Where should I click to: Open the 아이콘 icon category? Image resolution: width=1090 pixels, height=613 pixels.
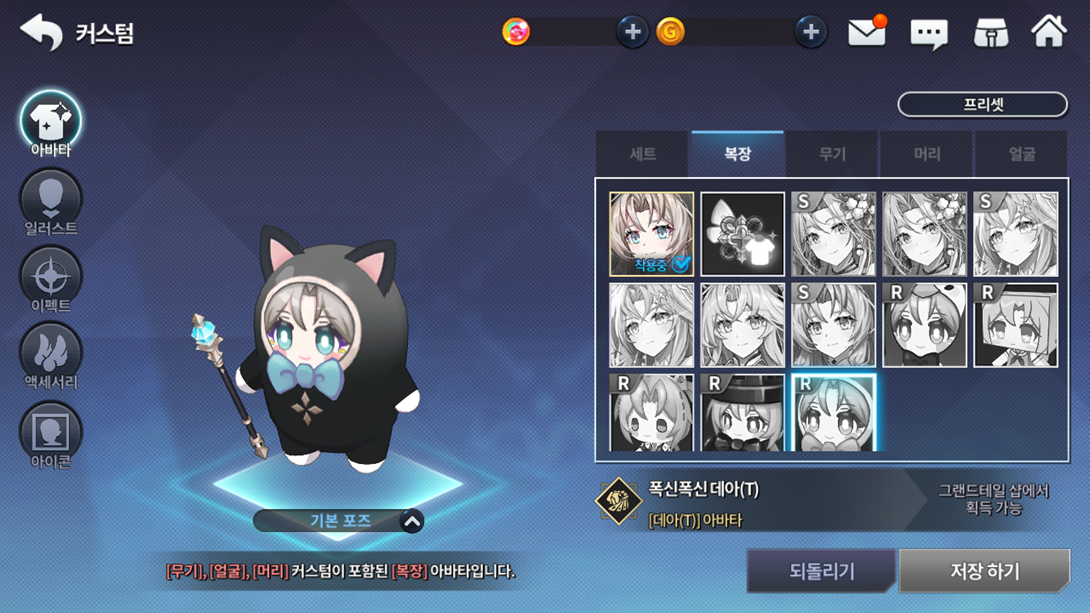[x=50, y=433]
